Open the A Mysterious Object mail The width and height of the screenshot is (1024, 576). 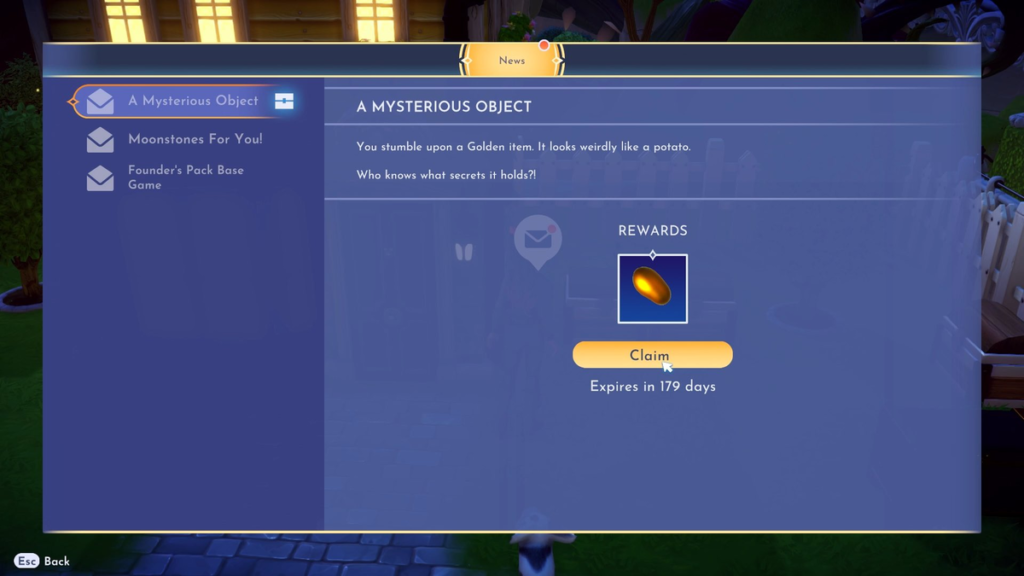pyautogui.click(x=192, y=101)
